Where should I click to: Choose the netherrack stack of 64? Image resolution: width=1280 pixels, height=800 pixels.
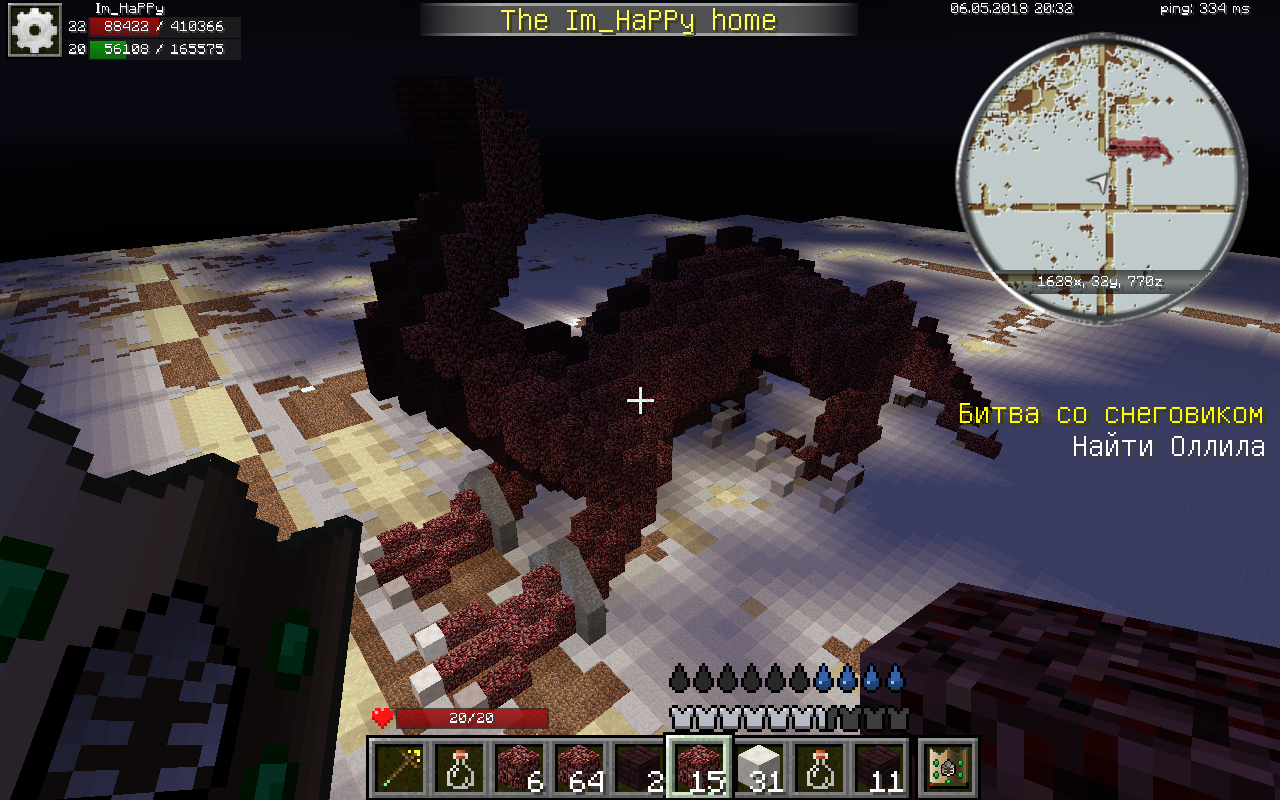click(580, 768)
